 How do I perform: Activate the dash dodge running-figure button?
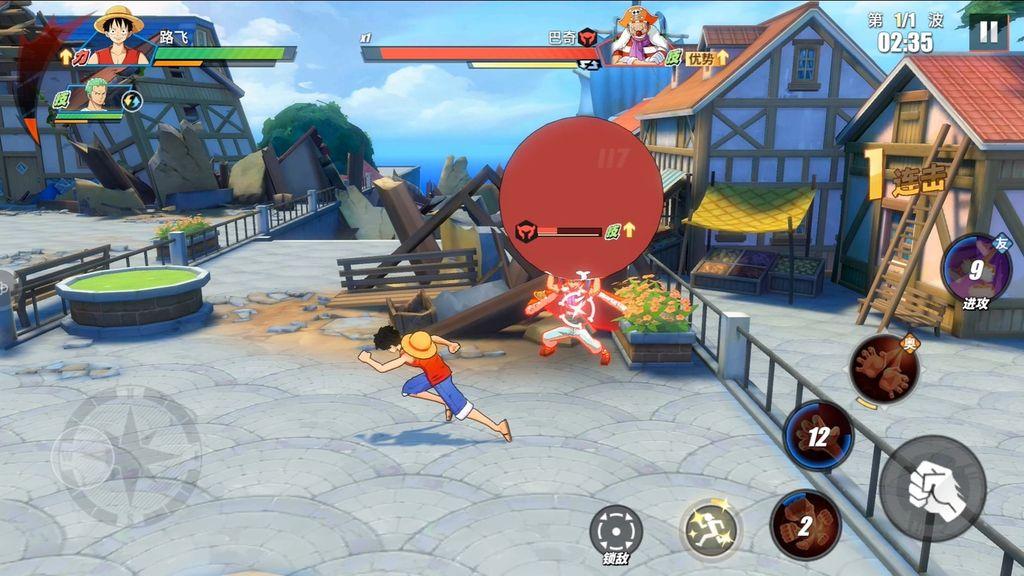tap(711, 528)
